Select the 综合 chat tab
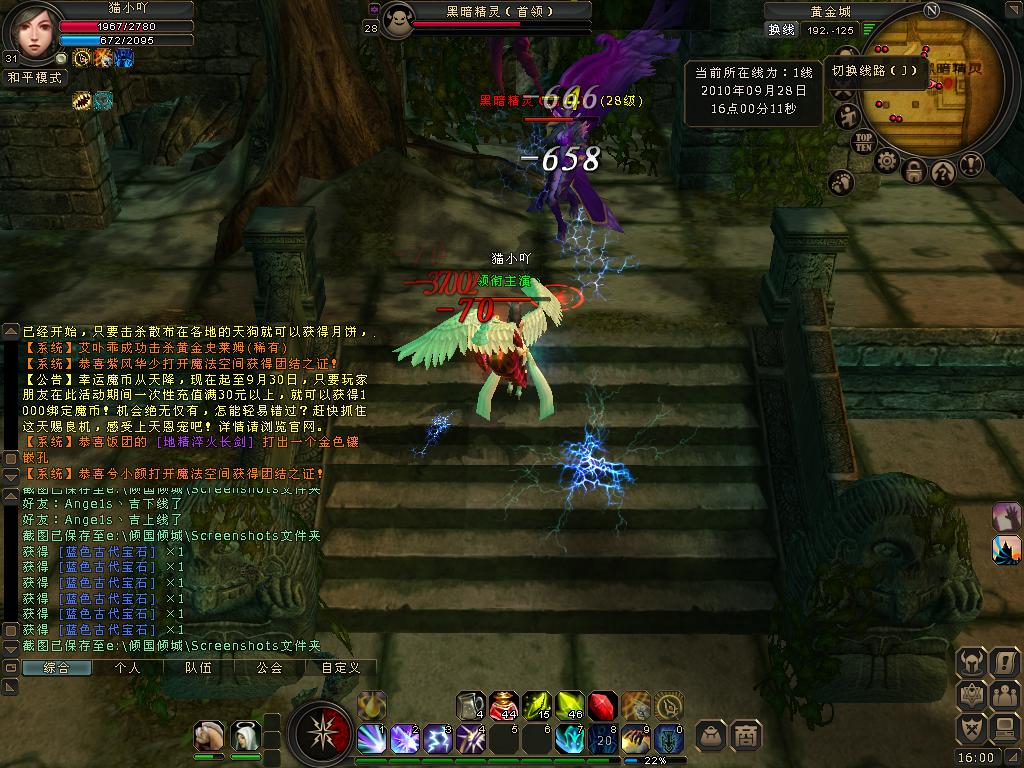The width and height of the screenshot is (1024, 768). (x=56, y=668)
